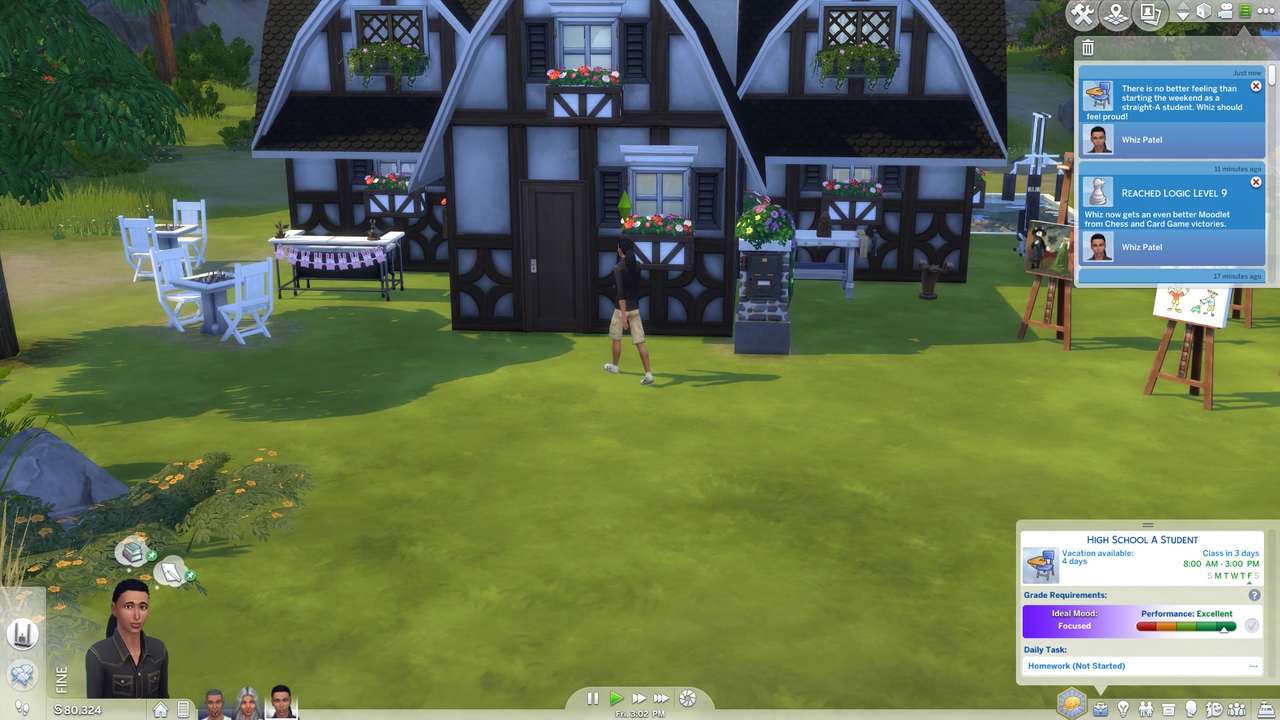Close the Reached Logic Level 9 notification
The image size is (1280, 720).
pyautogui.click(x=1256, y=183)
